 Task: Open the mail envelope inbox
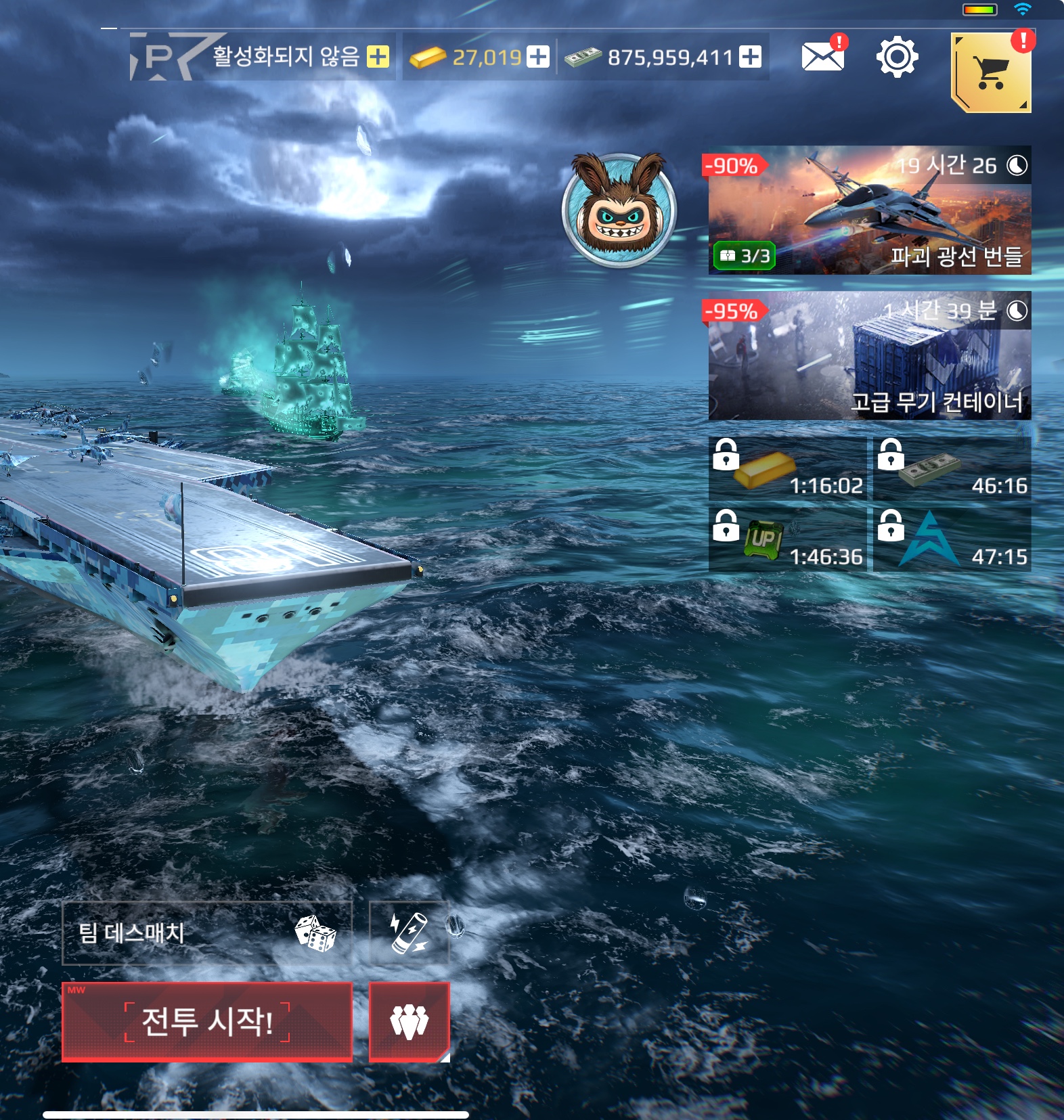(x=822, y=57)
